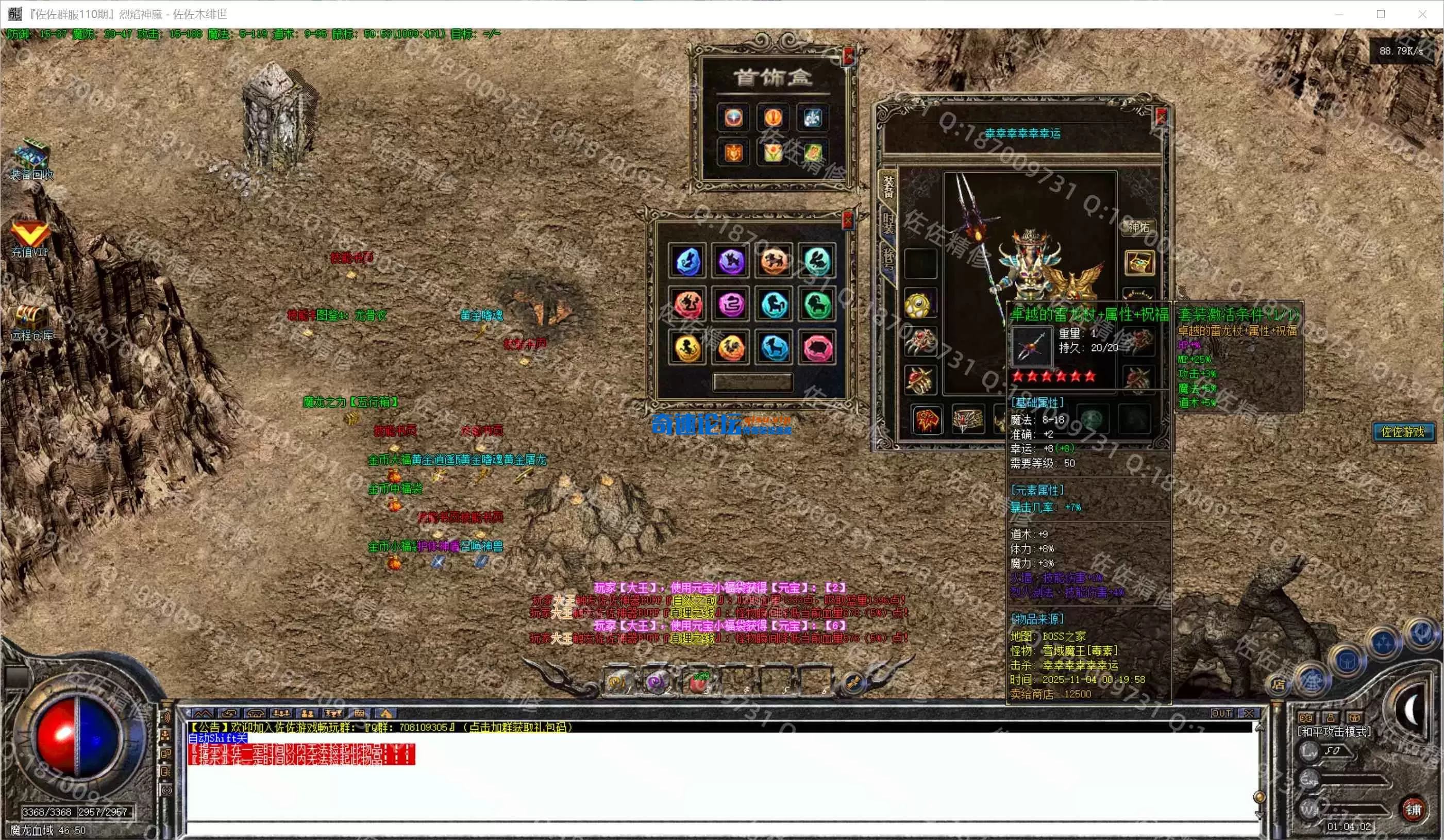Viewport: 1444px width, 840px height.
Task: Close the zodiac medallion panel
Action: click(848, 220)
